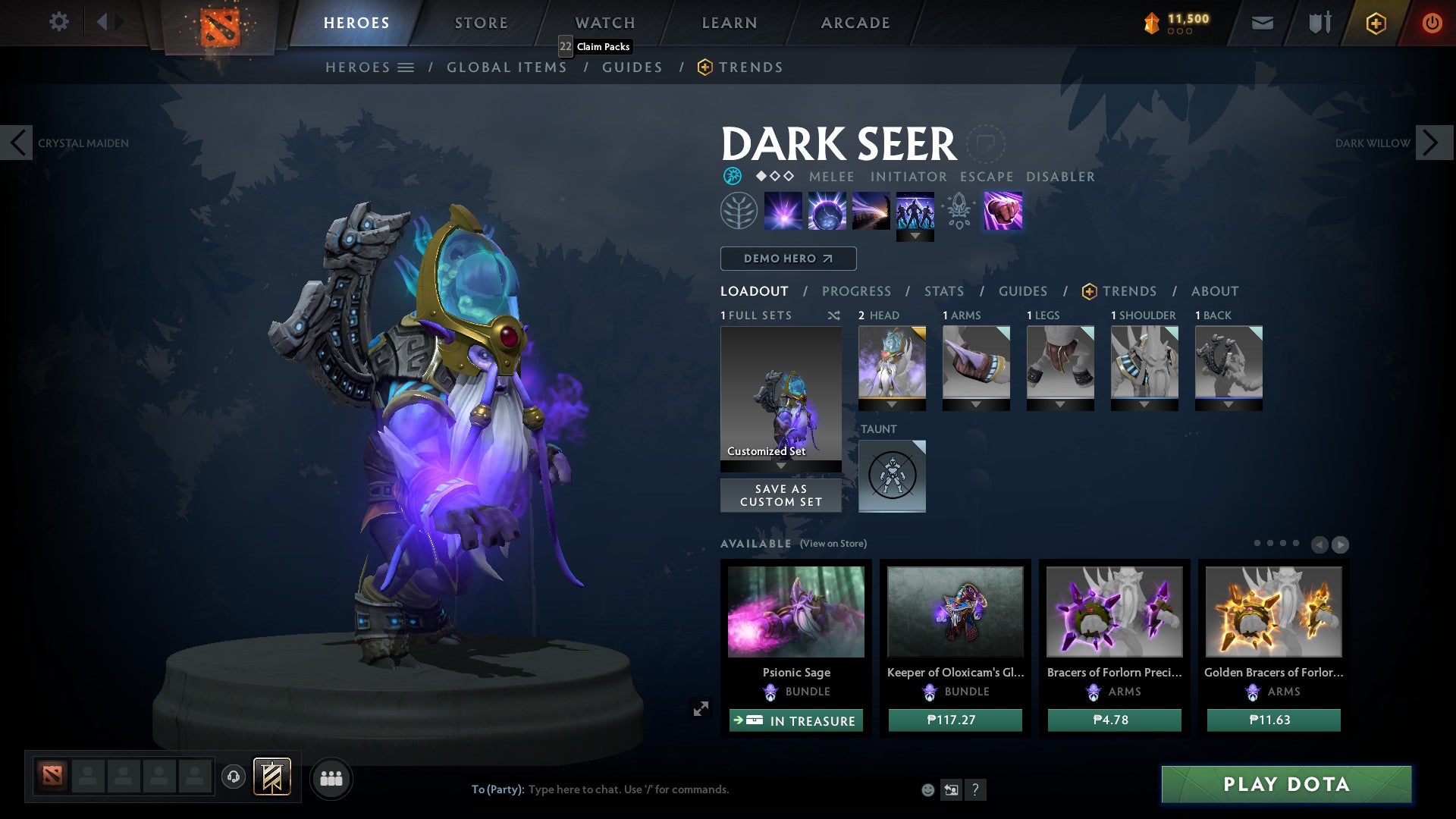Click the party chat input field
1456x819 pixels.
coord(682,789)
